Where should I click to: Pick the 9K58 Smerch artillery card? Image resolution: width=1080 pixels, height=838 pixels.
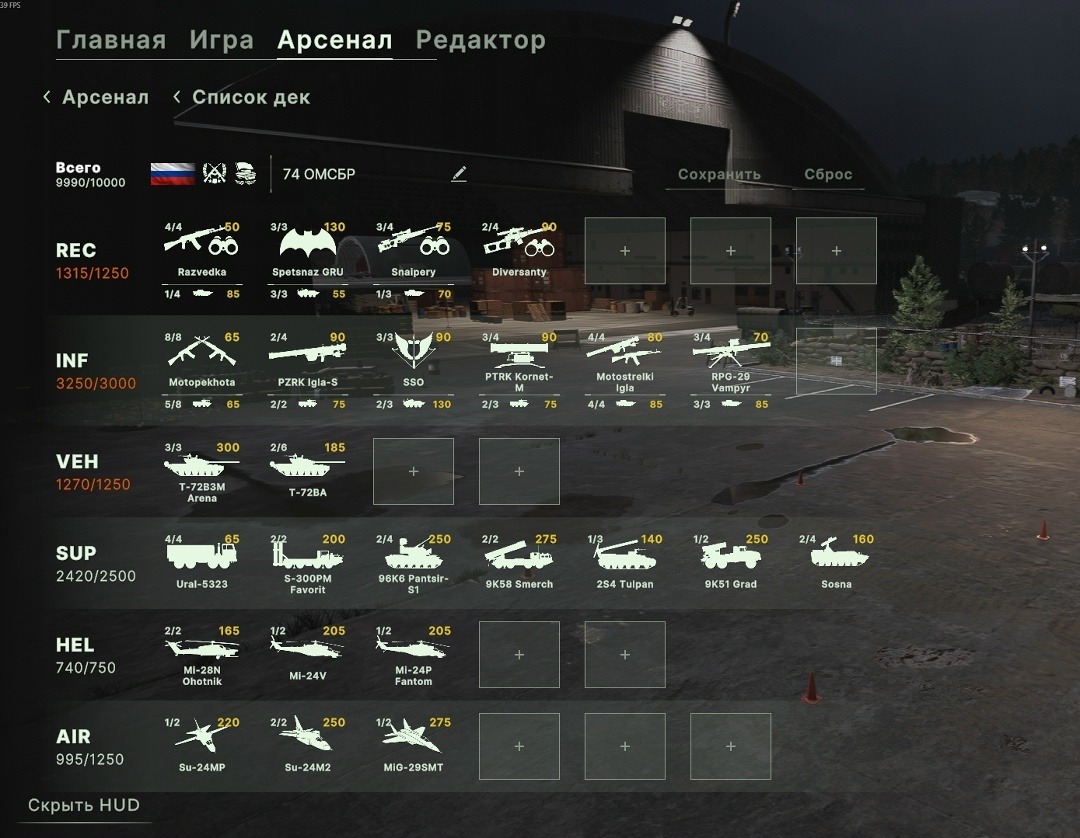(x=520, y=563)
